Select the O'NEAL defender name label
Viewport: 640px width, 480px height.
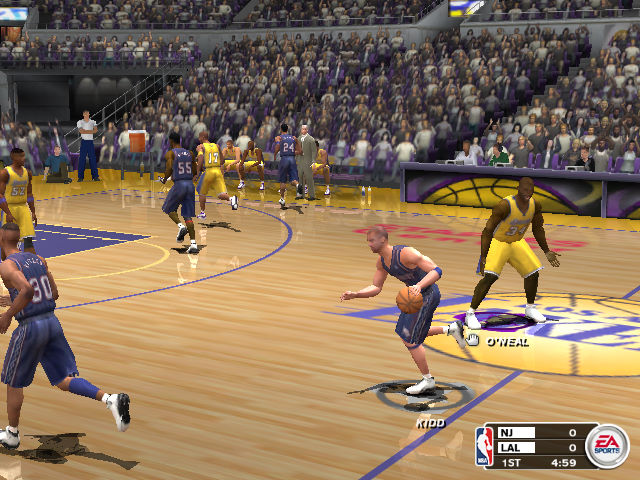click(x=508, y=342)
